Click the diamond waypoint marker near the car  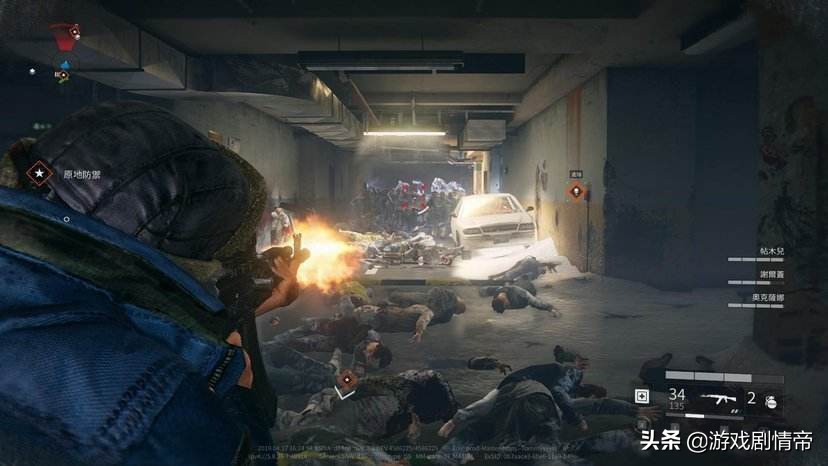(576, 190)
